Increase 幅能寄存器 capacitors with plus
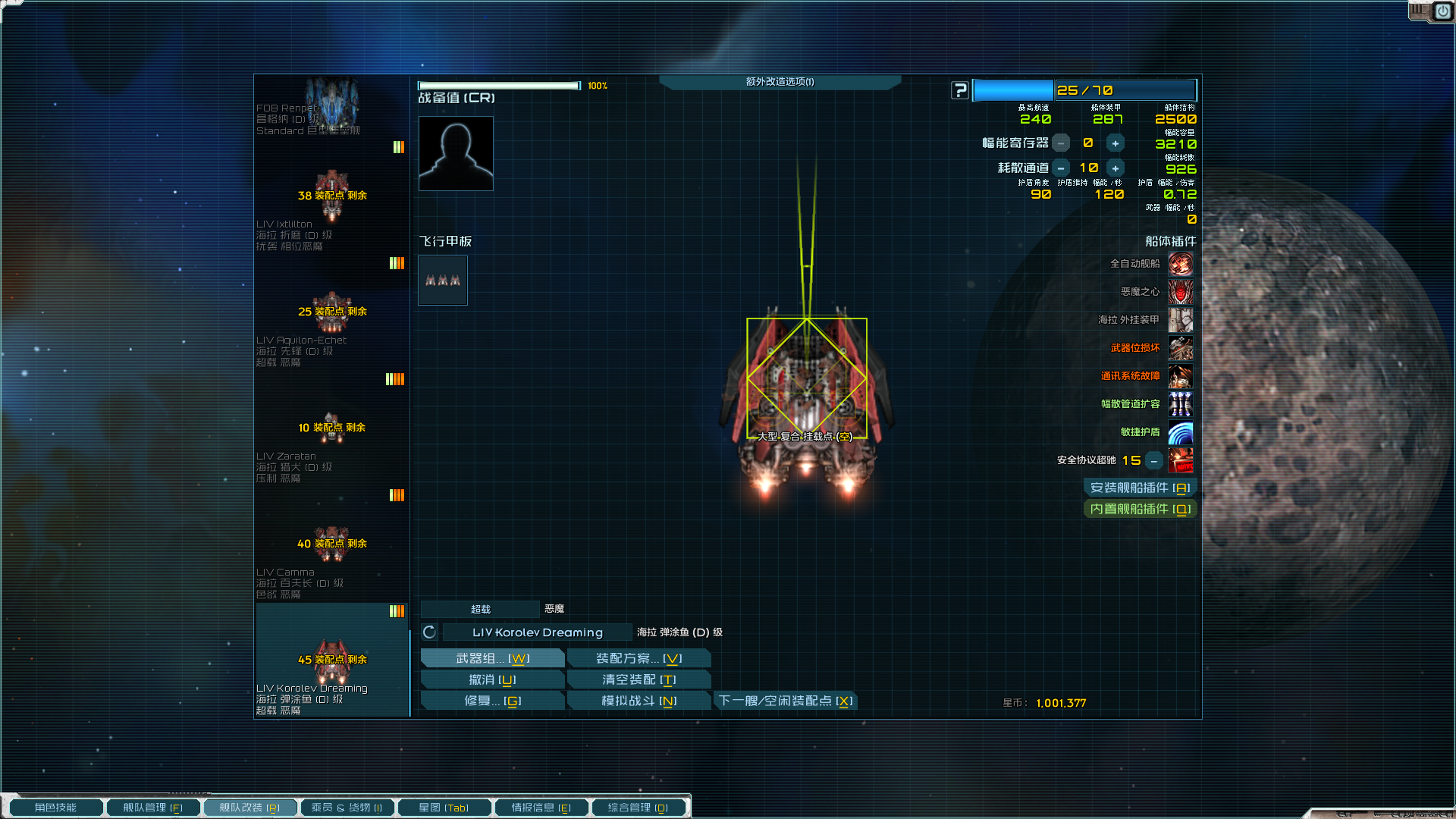Image resolution: width=1456 pixels, height=819 pixels. click(1115, 143)
